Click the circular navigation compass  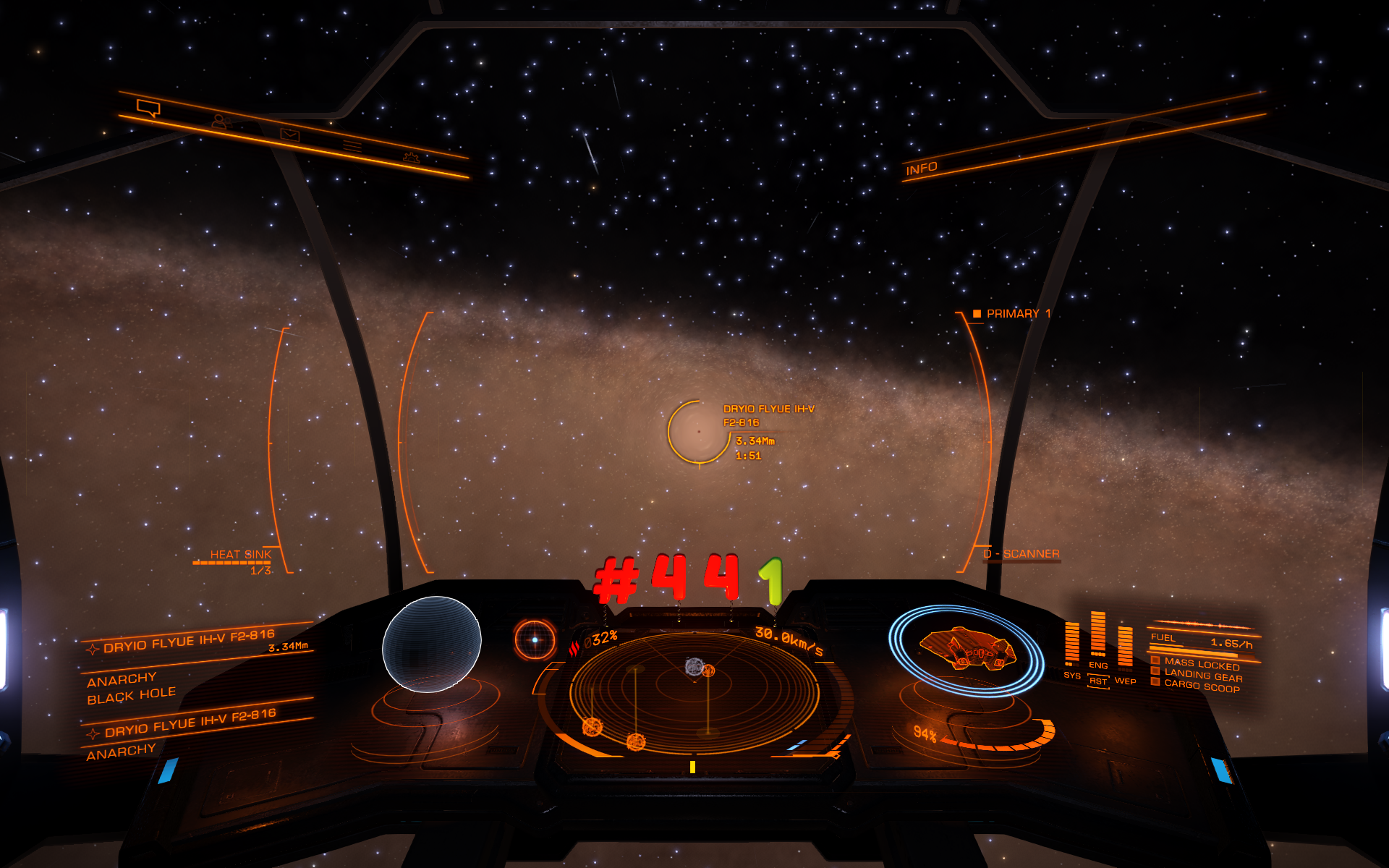pos(535,639)
